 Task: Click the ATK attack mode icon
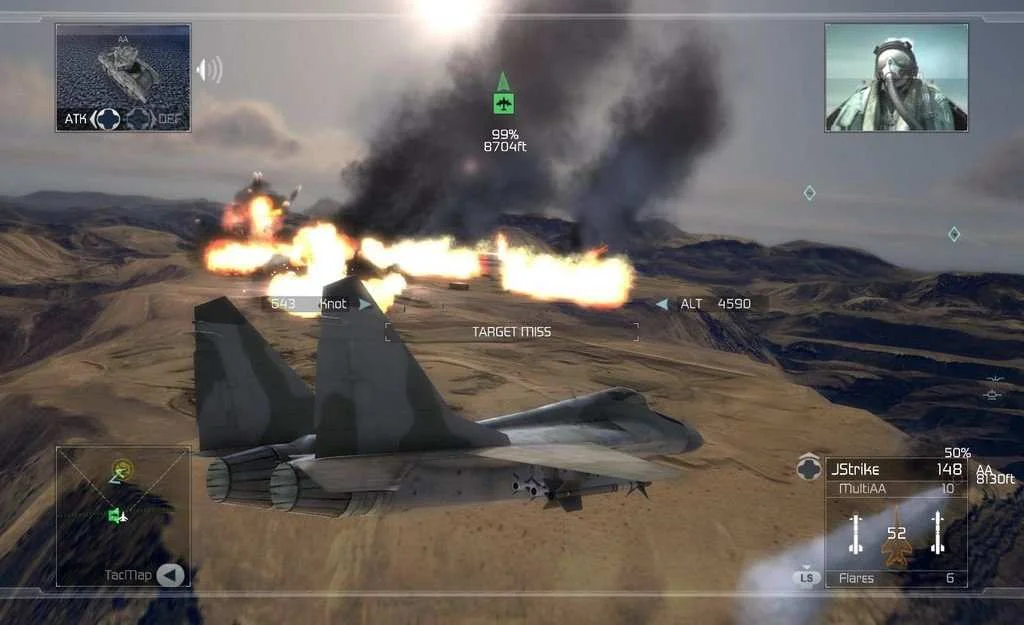pyautogui.click(x=107, y=119)
